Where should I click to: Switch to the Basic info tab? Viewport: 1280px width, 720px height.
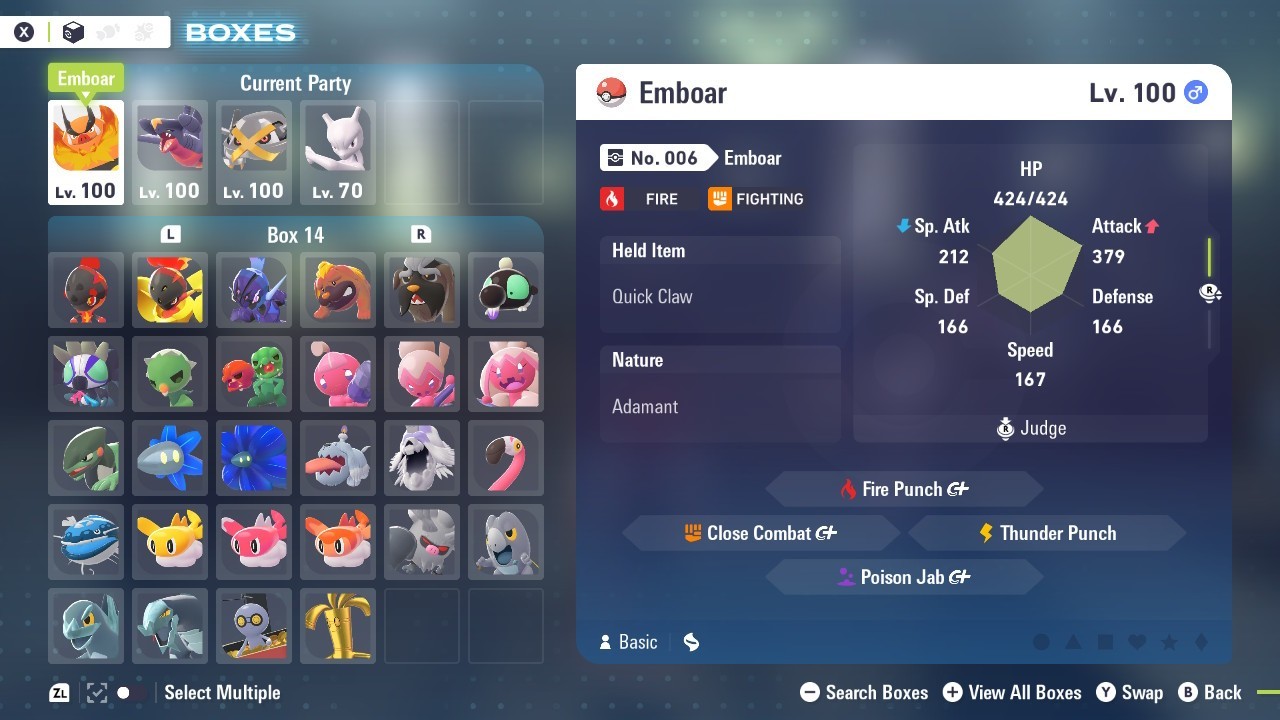click(x=628, y=642)
